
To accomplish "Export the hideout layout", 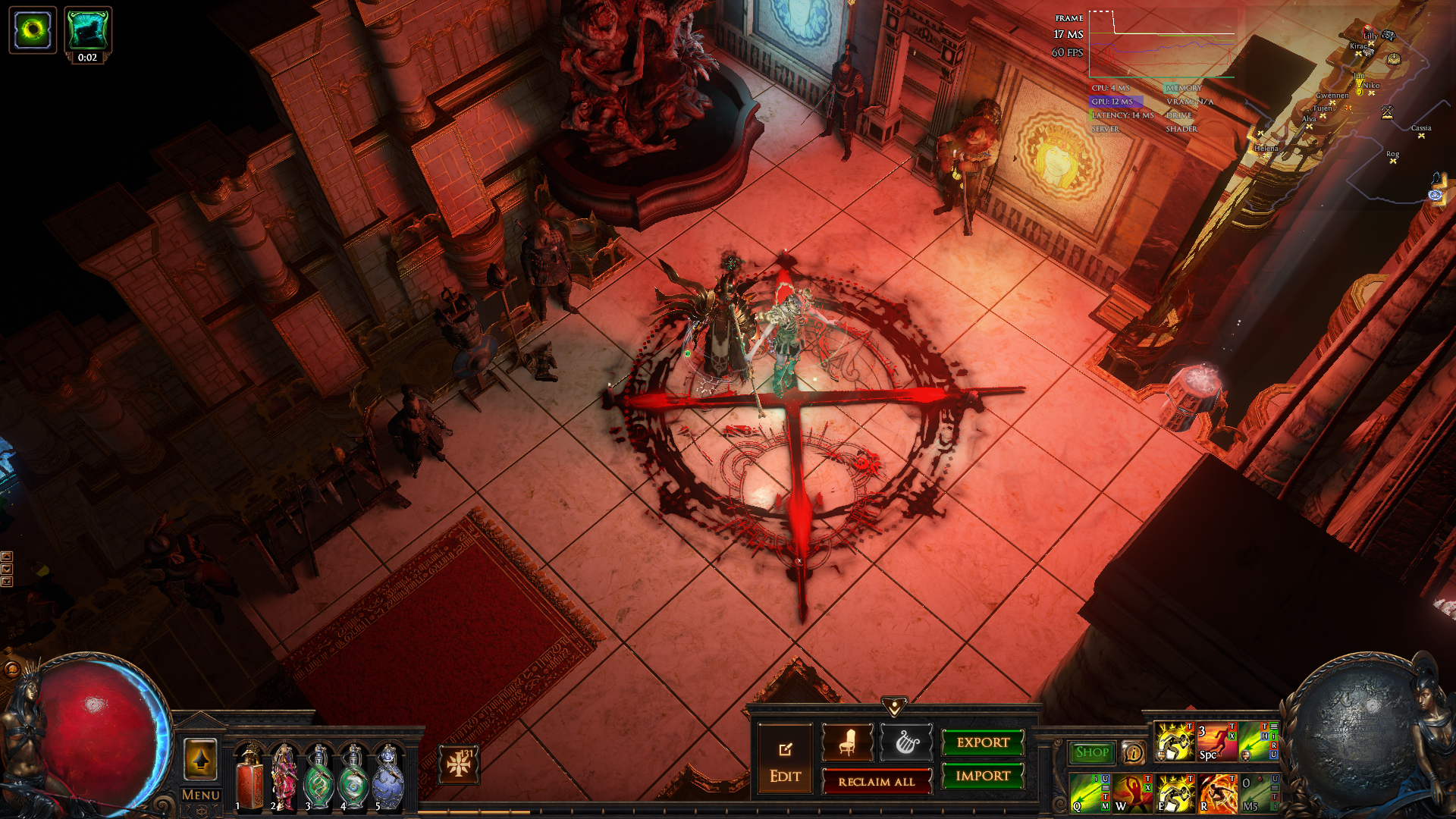I will coord(983,743).
